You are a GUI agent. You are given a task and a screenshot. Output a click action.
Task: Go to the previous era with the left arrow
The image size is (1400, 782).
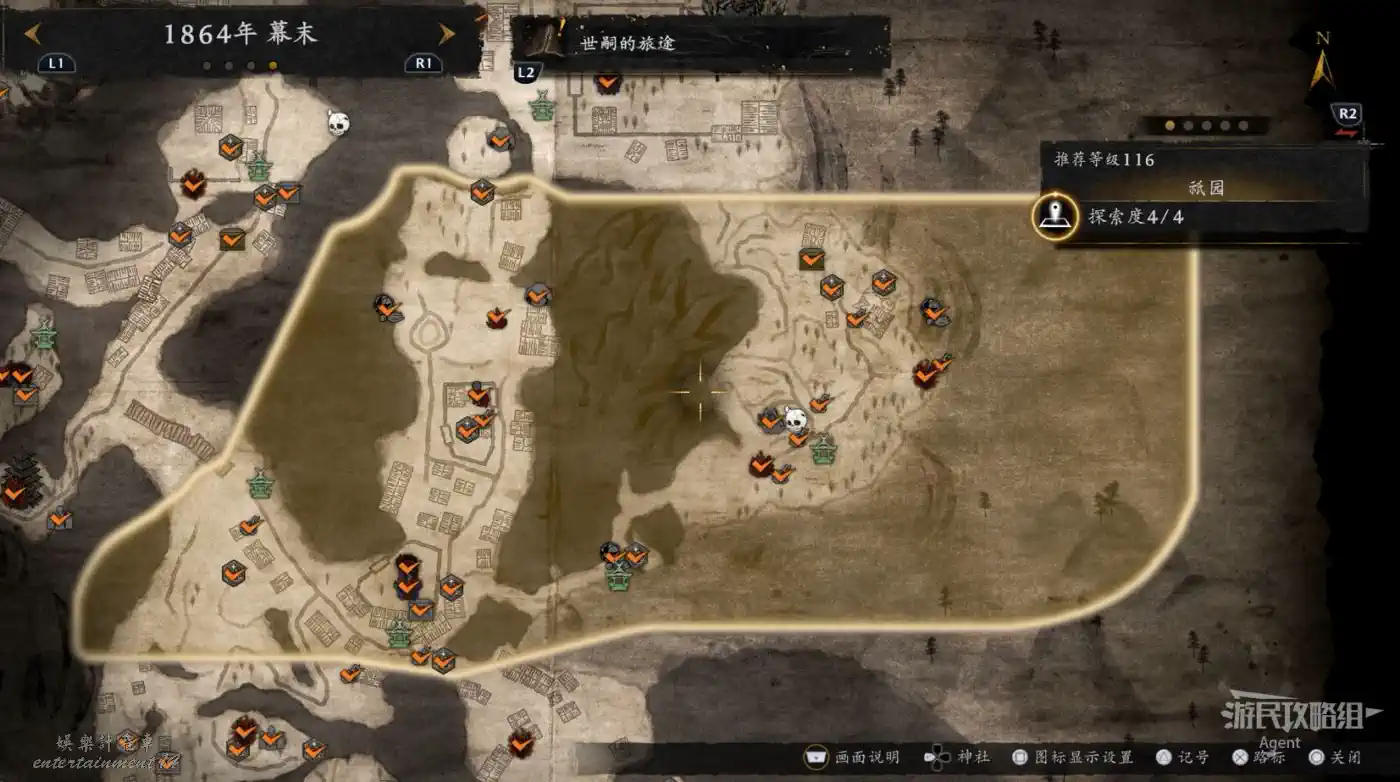[x=33, y=34]
